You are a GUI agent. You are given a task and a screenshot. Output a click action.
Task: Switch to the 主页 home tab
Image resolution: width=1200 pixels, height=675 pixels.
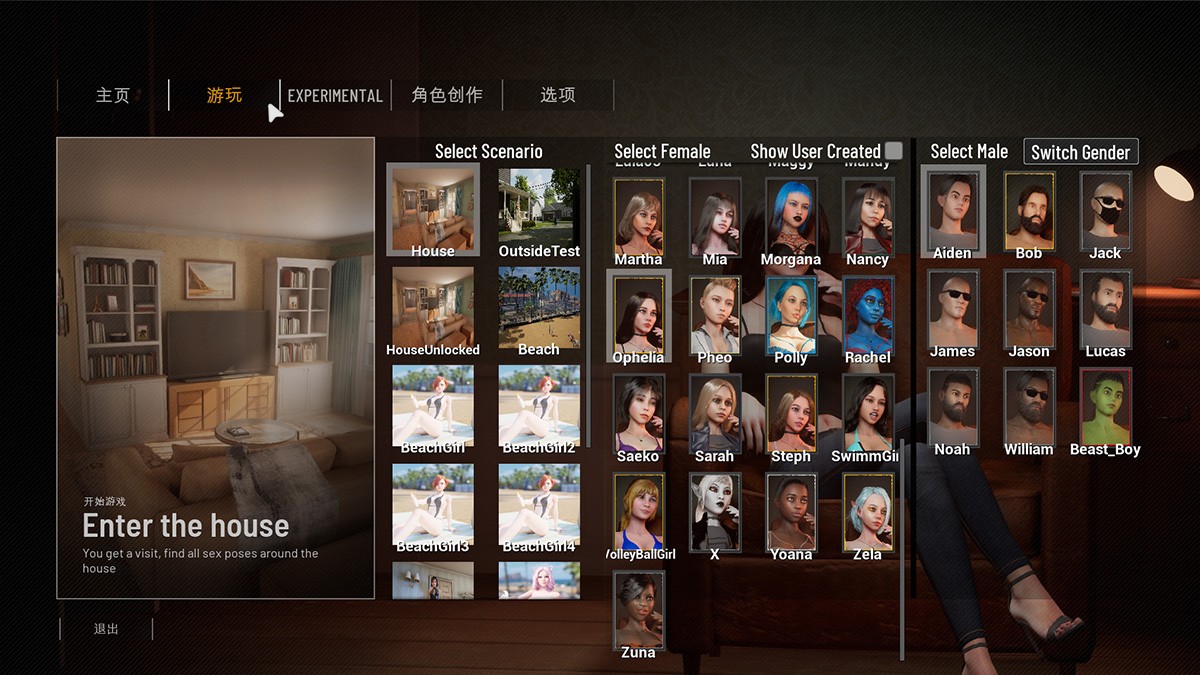click(113, 95)
